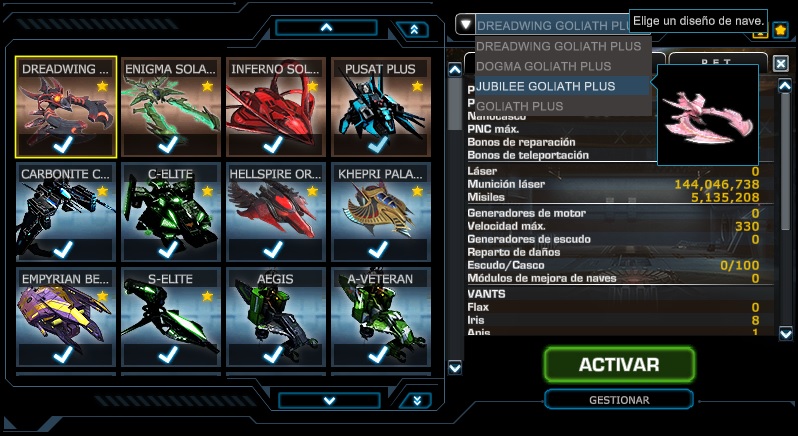The height and width of the screenshot is (436, 798).
Task: Jump to bottom of ship list with double-down arrow
Action: coord(413,400)
